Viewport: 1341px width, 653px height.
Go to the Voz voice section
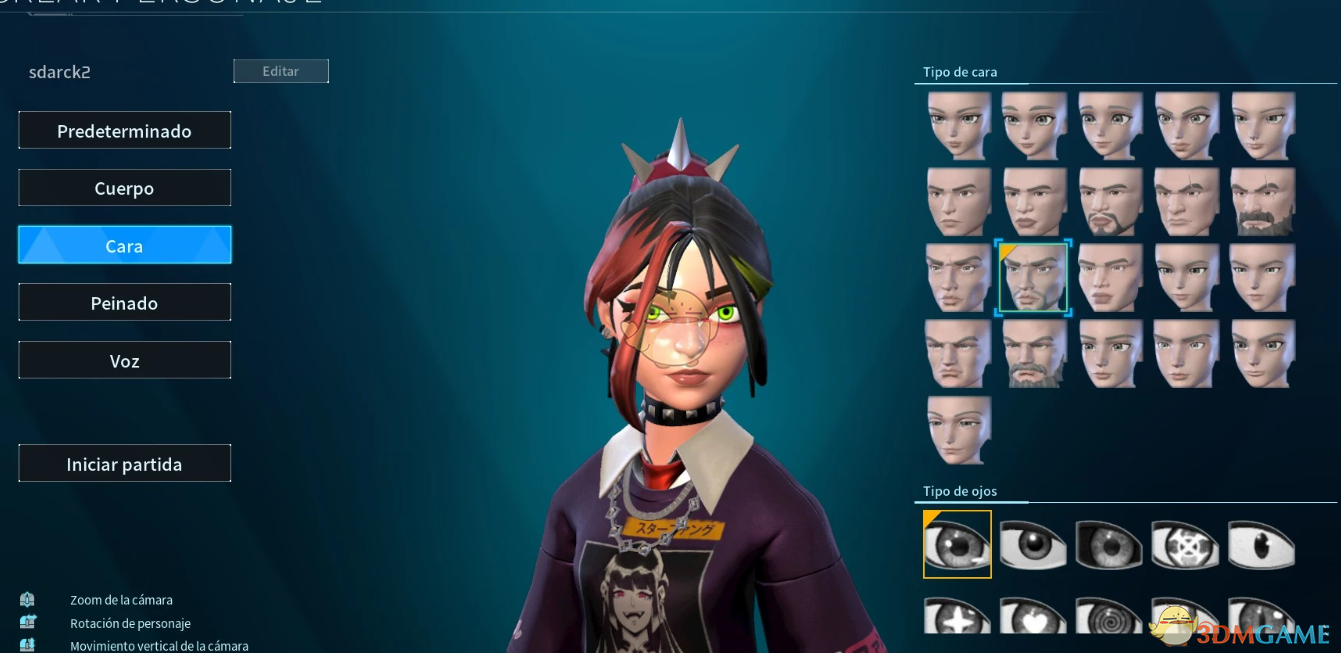click(124, 361)
